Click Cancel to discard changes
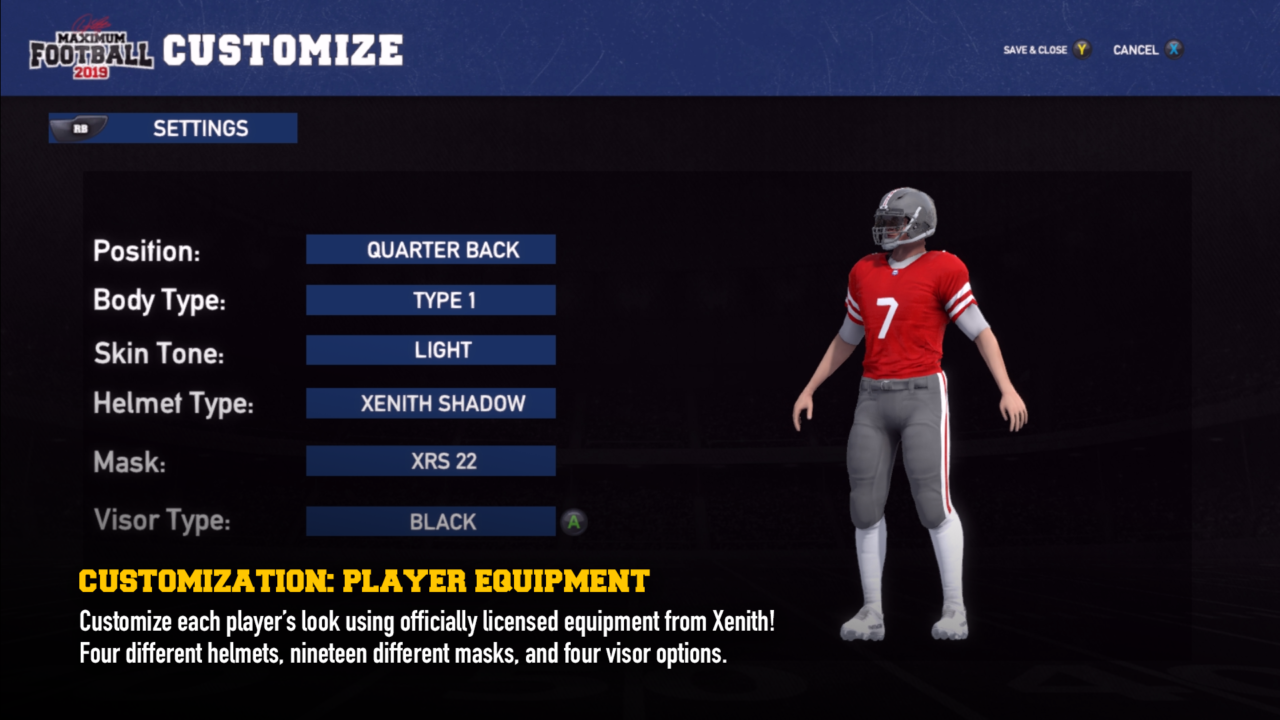Screen dimensions: 1280x720 pos(1136,48)
